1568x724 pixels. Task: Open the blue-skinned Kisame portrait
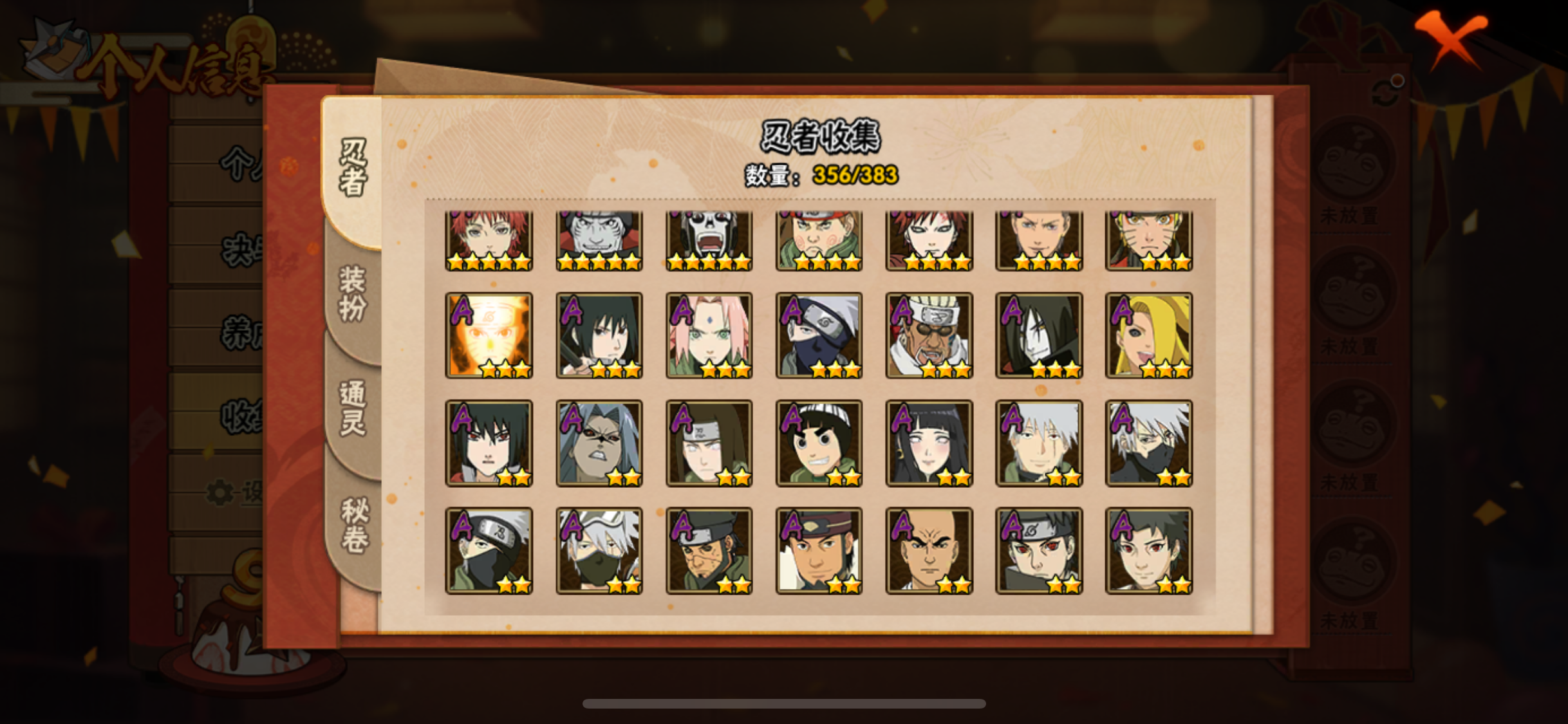tap(599, 240)
